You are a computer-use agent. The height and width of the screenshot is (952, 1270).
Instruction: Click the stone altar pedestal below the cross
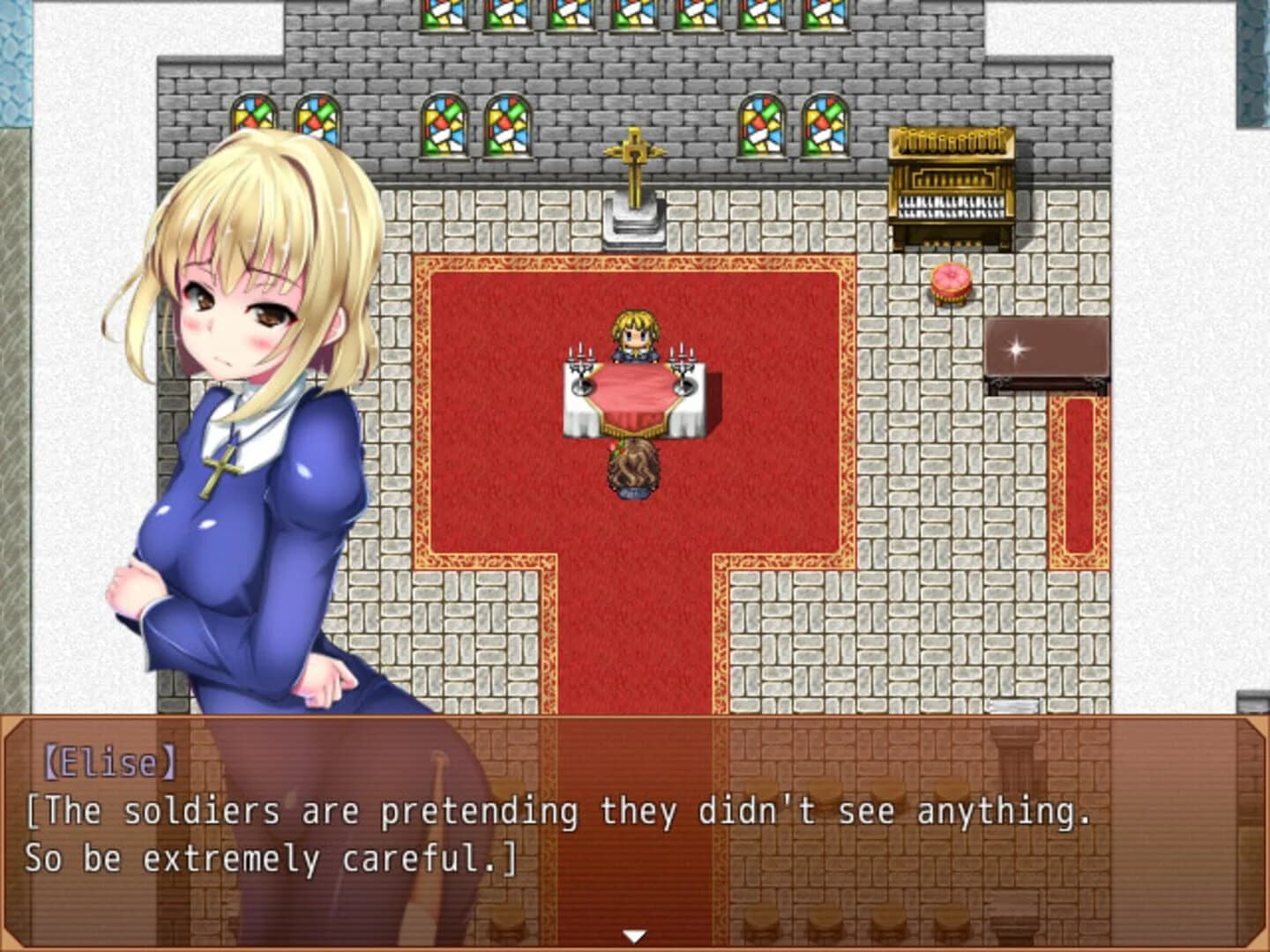click(x=635, y=222)
